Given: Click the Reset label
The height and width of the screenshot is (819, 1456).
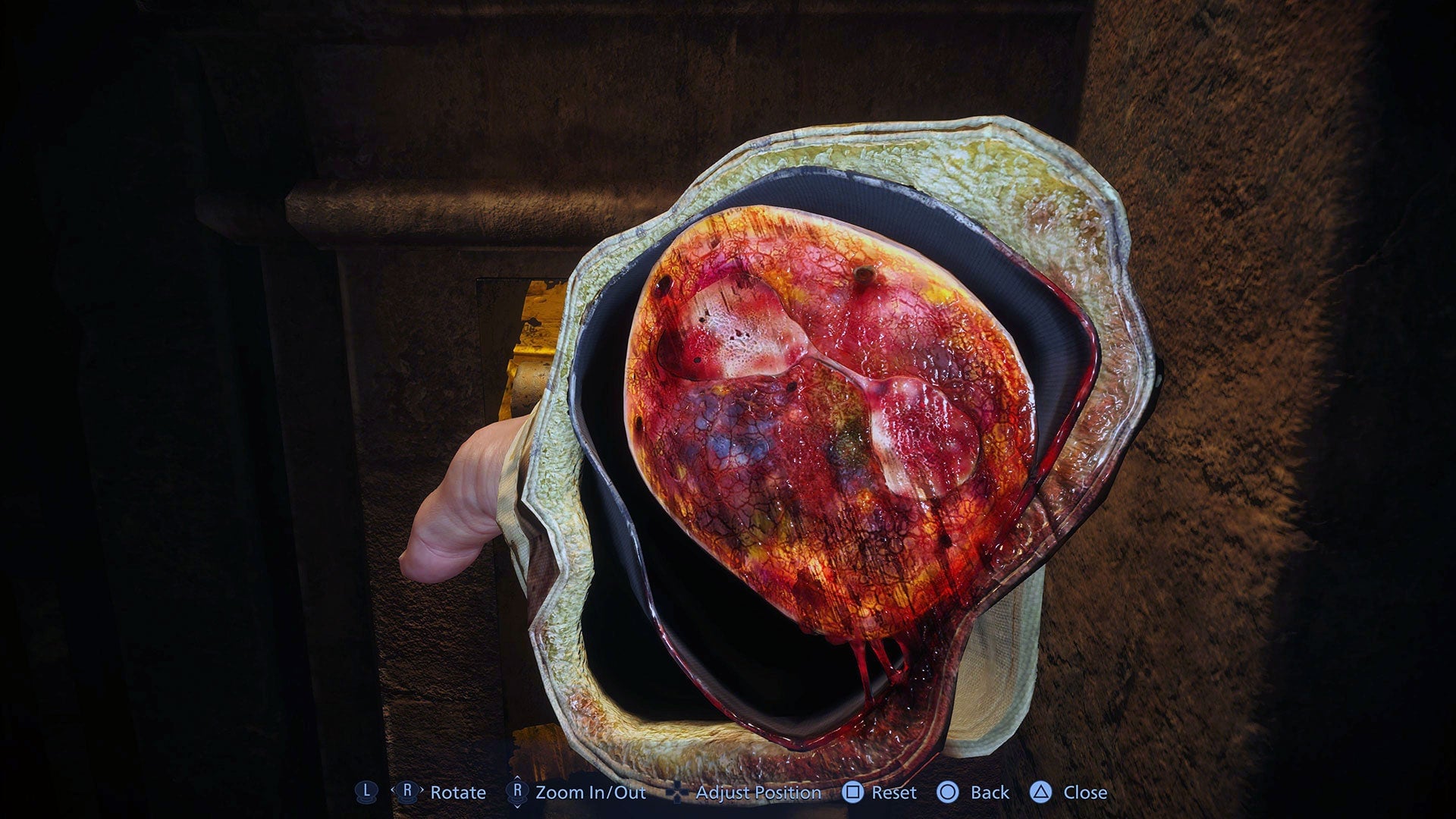Looking at the screenshot, I should click(895, 792).
